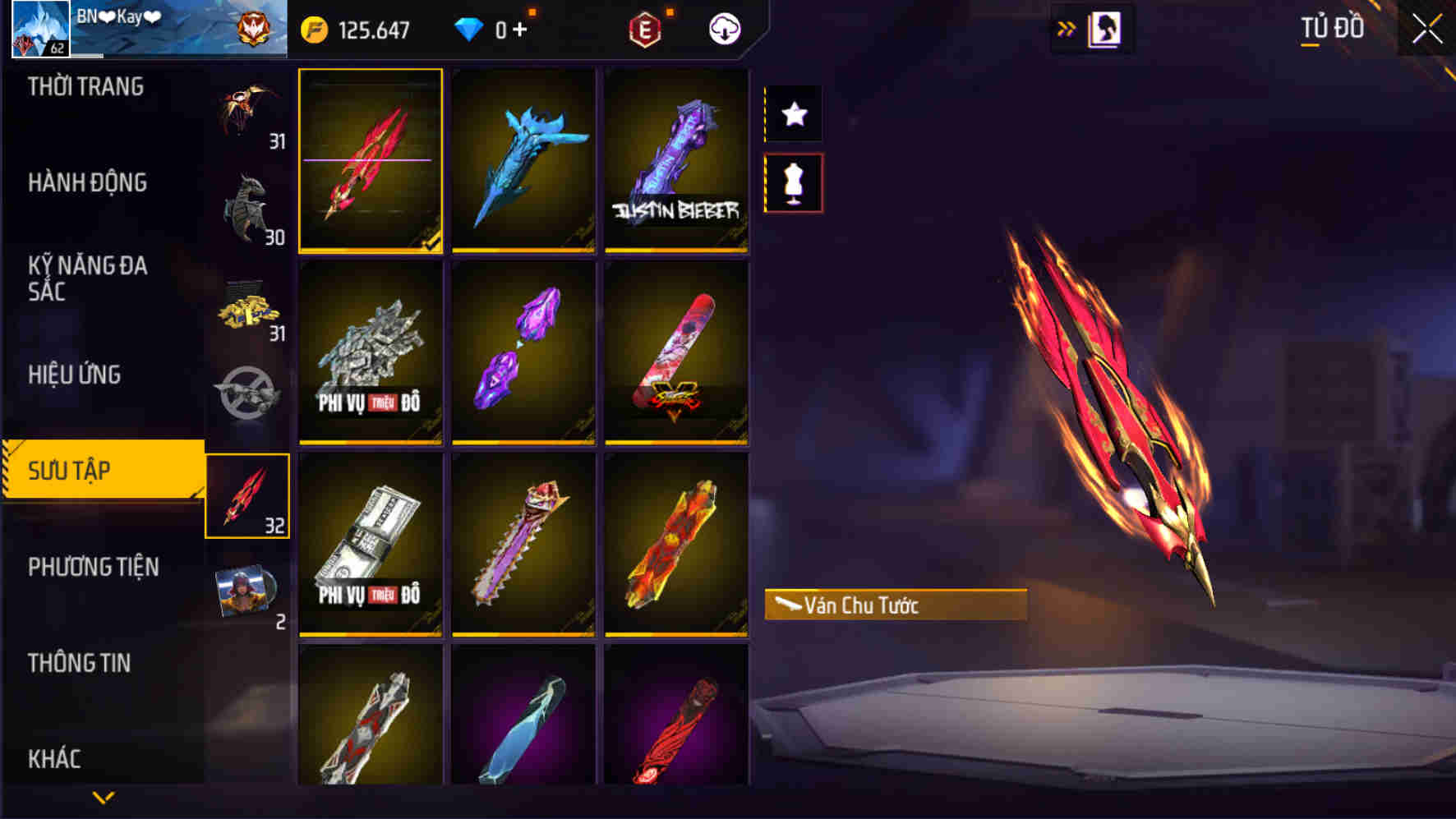Click the Ván Chu Tước name label
The height and width of the screenshot is (819, 1456).
[x=894, y=605]
